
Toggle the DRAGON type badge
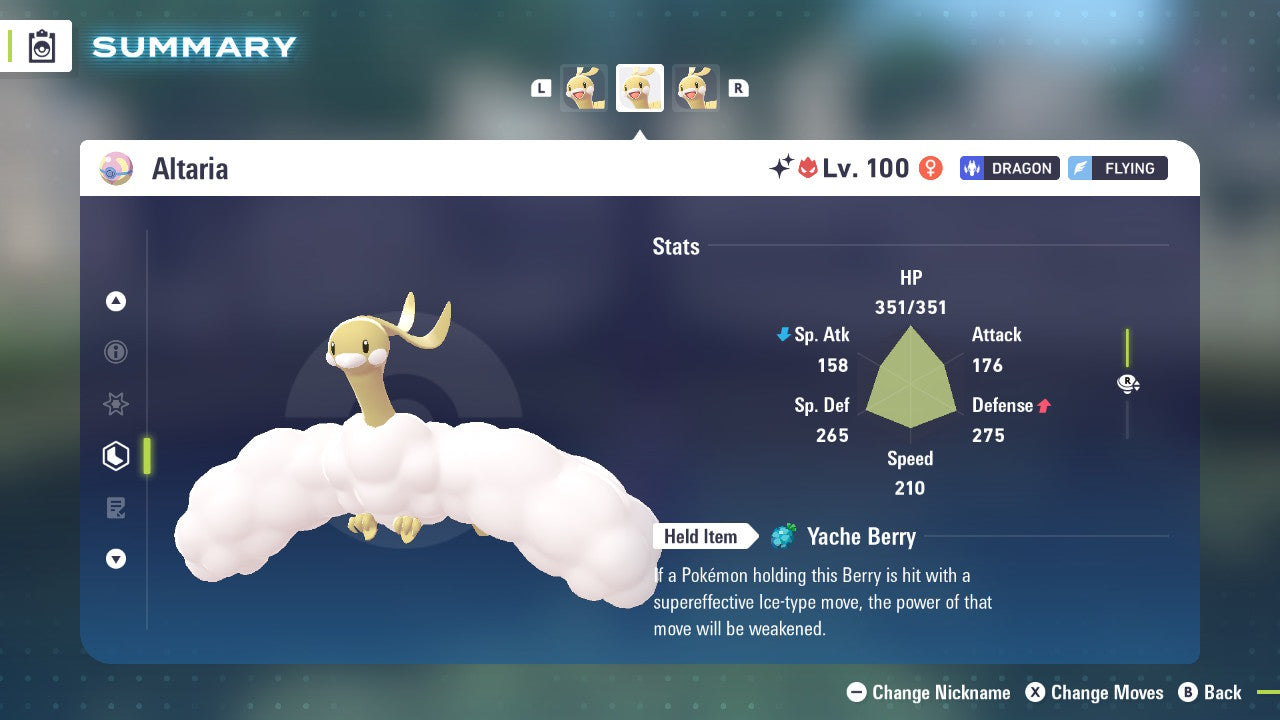(x=1009, y=168)
